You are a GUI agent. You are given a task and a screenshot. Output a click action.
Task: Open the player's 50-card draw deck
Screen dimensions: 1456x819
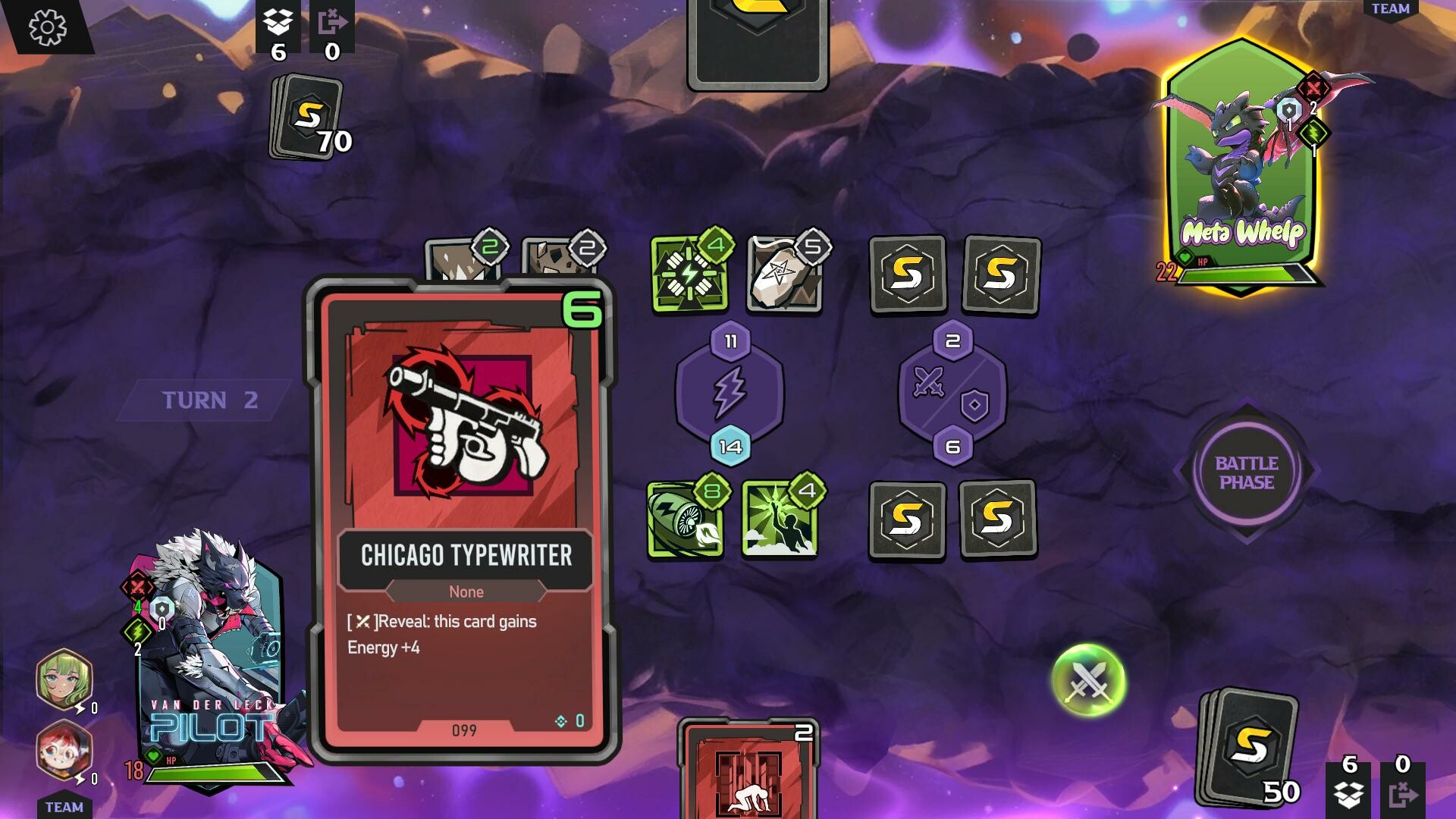[x=1247, y=747]
